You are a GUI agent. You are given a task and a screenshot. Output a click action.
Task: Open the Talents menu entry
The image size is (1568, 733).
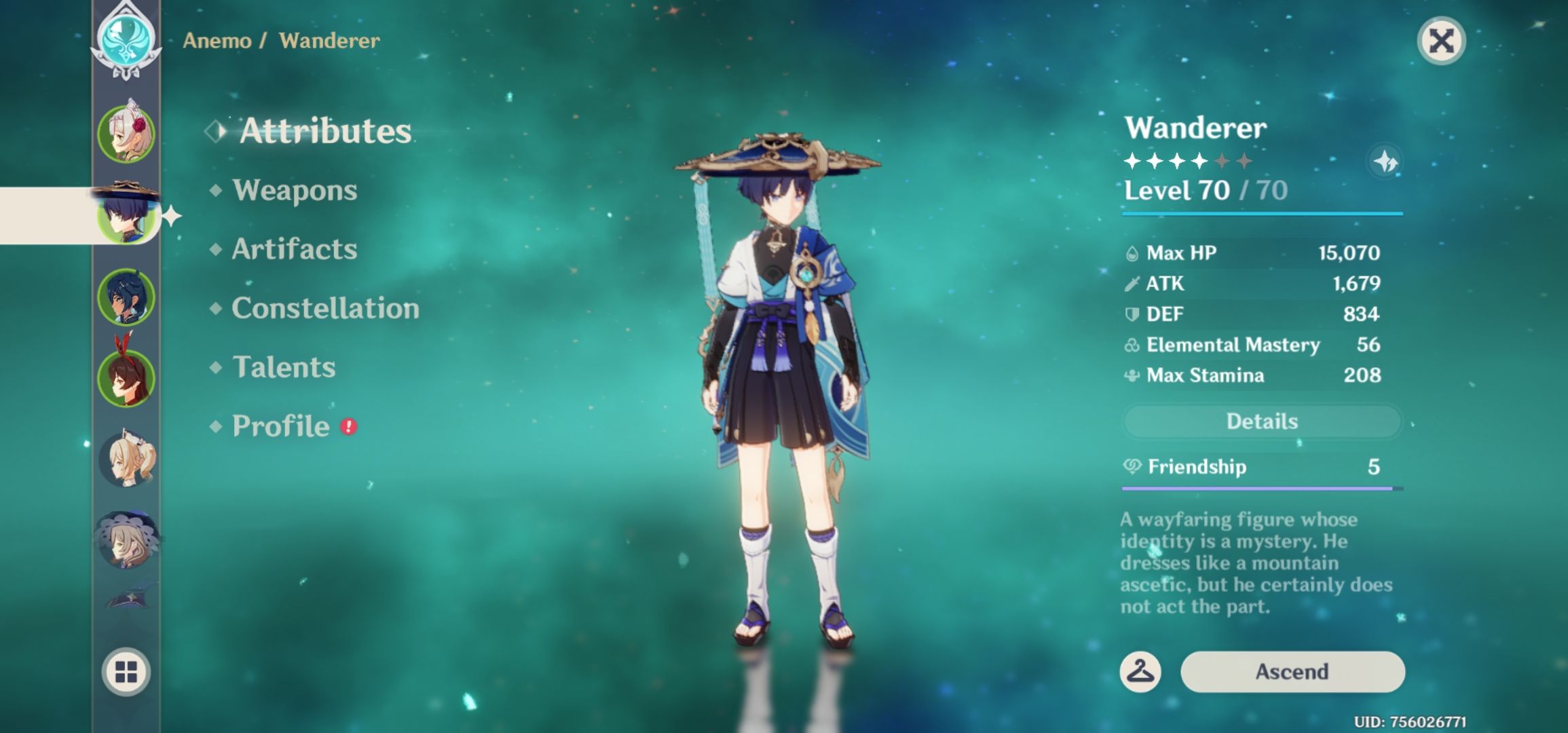pyautogui.click(x=285, y=367)
